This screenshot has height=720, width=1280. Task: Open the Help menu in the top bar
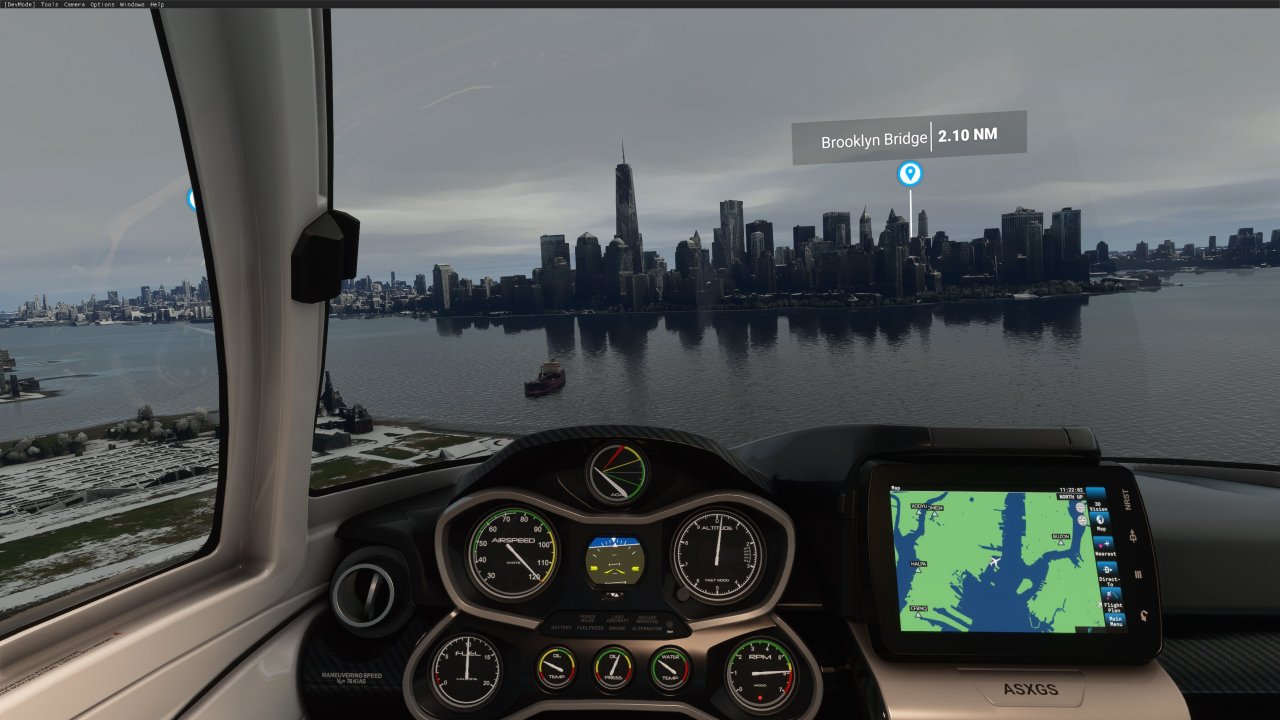click(x=157, y=4)
